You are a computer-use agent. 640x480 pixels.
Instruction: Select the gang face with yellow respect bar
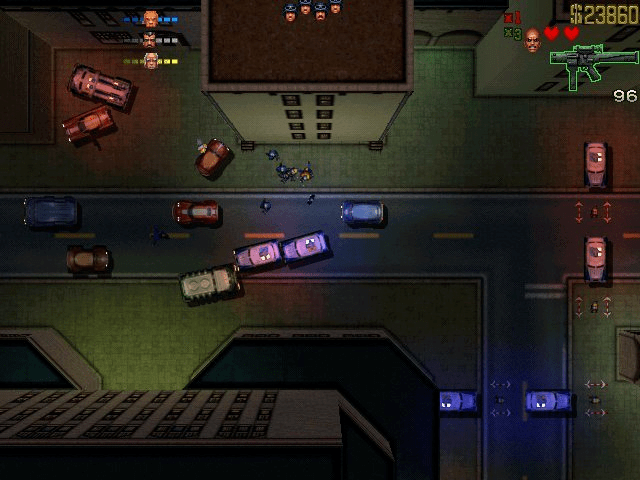tap(151, 61)
